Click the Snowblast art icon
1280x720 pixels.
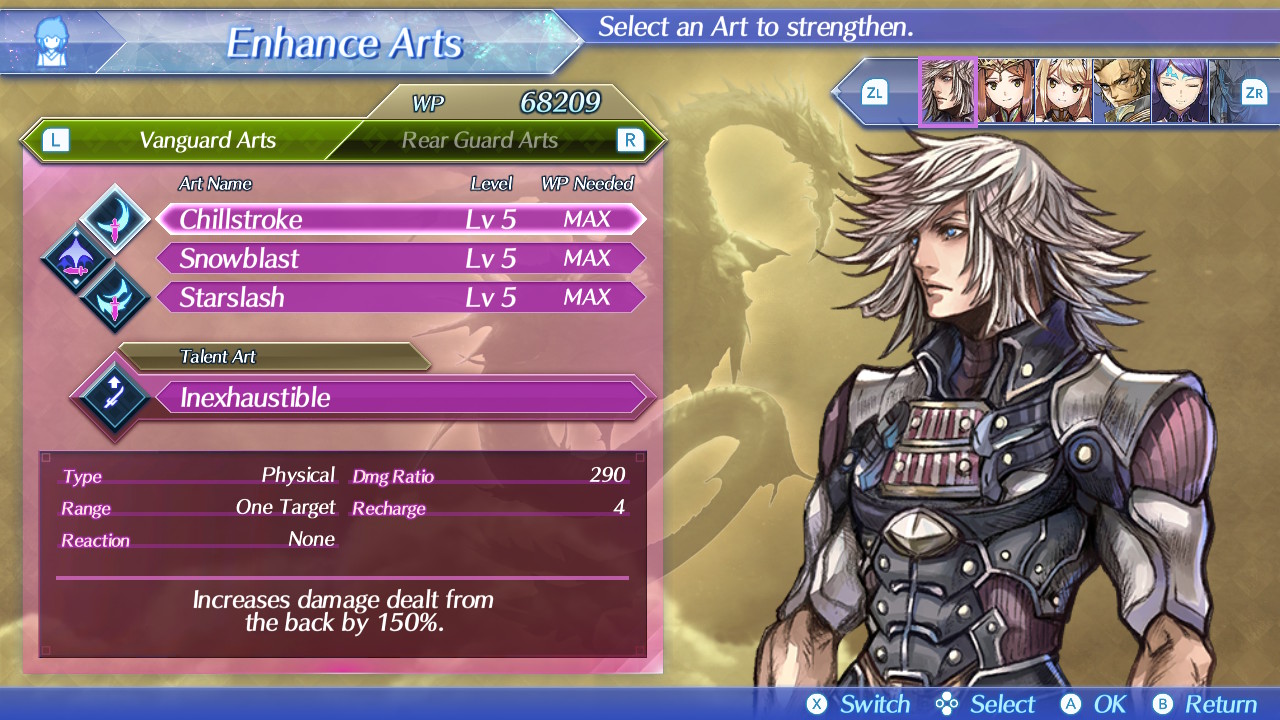[76, 259]
